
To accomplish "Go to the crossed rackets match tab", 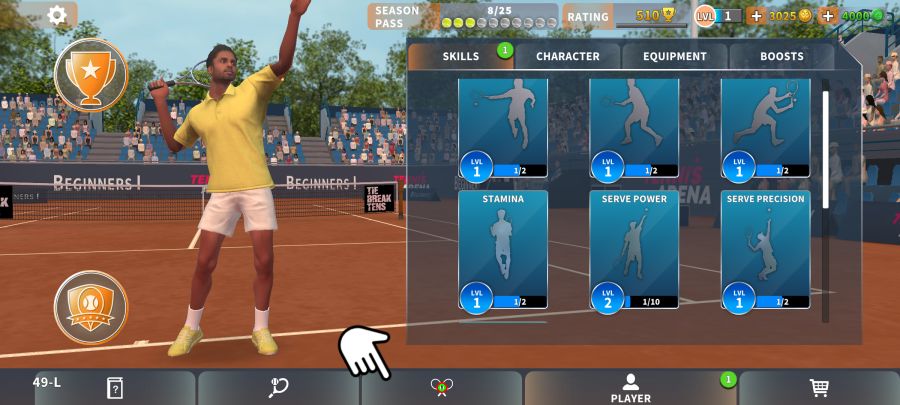I will tap(442, 388).
